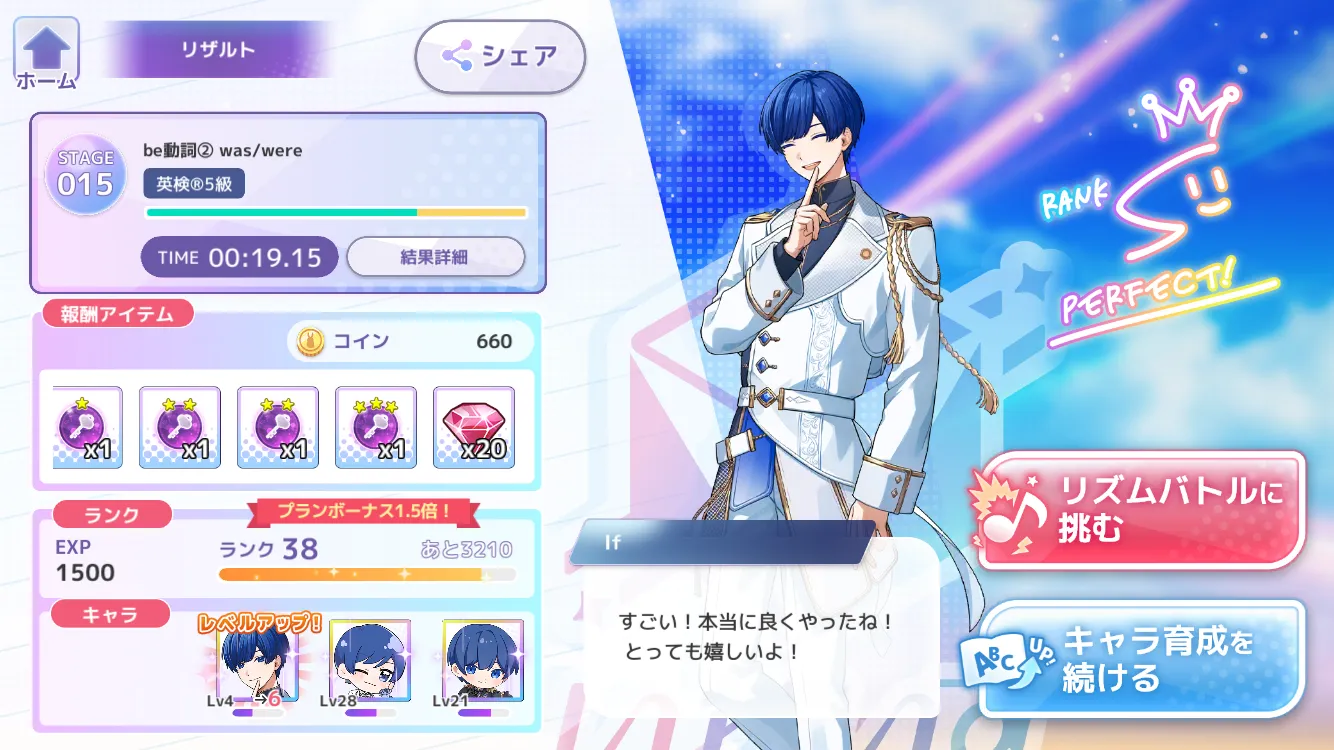Screen dimensions: 1334x750
Task: Continue キャラ育成 character training
Action: (1142, 658)
